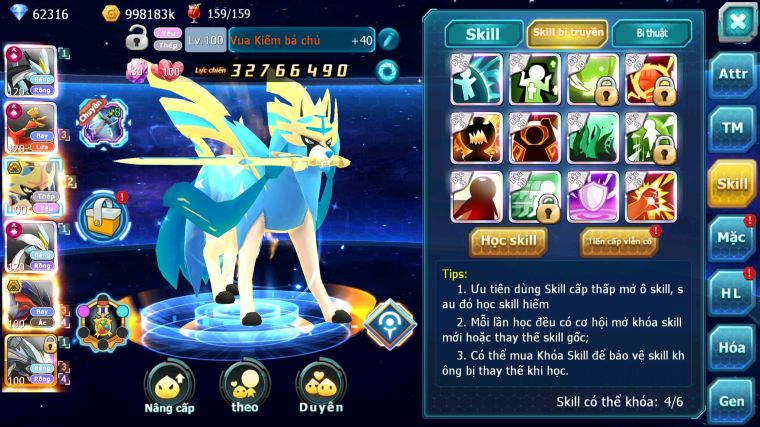Select the top Skill tab
The width and height of the screenshot is (760, 427).
484,33
